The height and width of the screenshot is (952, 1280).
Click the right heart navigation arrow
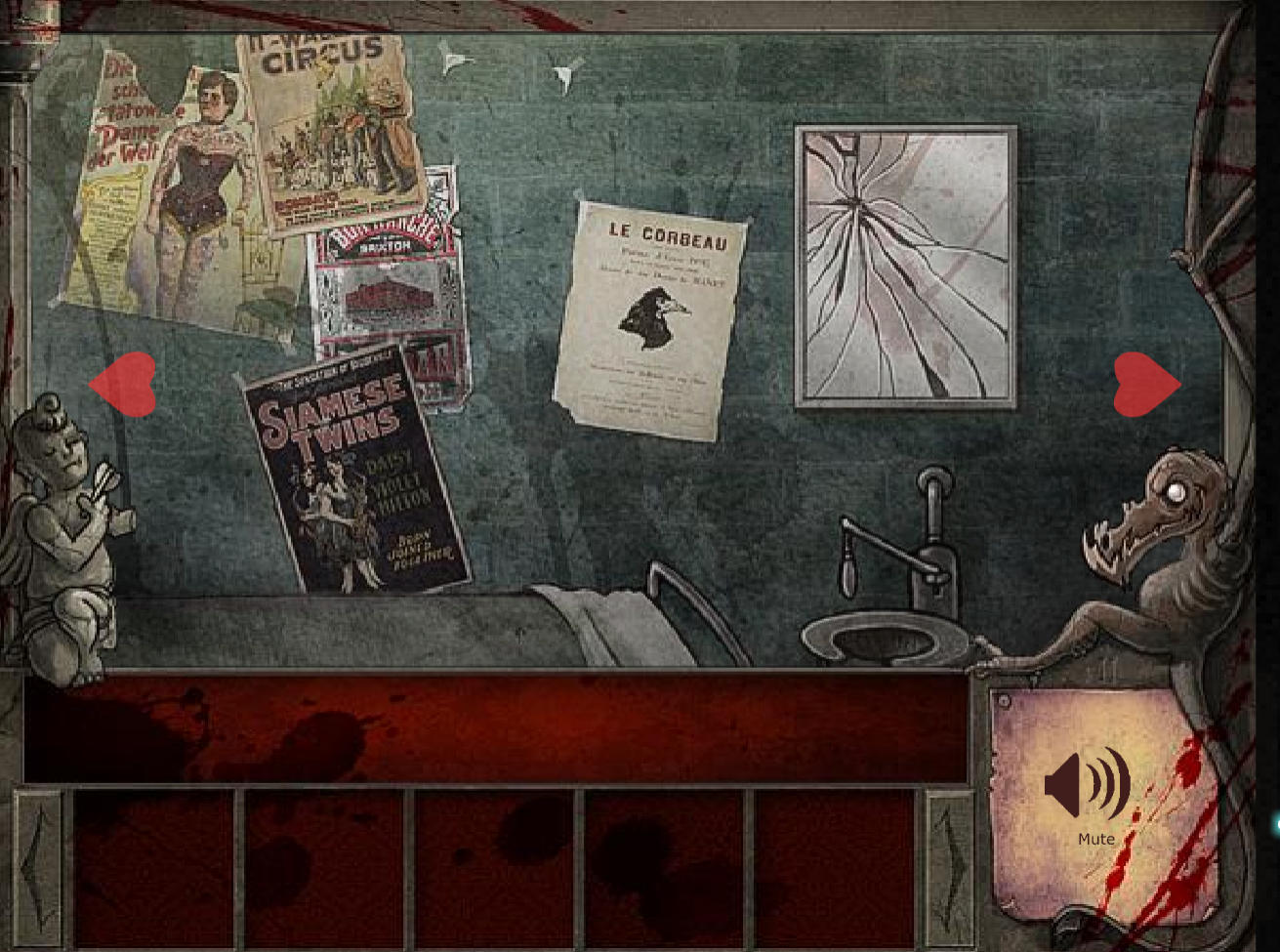(1148, 381)
